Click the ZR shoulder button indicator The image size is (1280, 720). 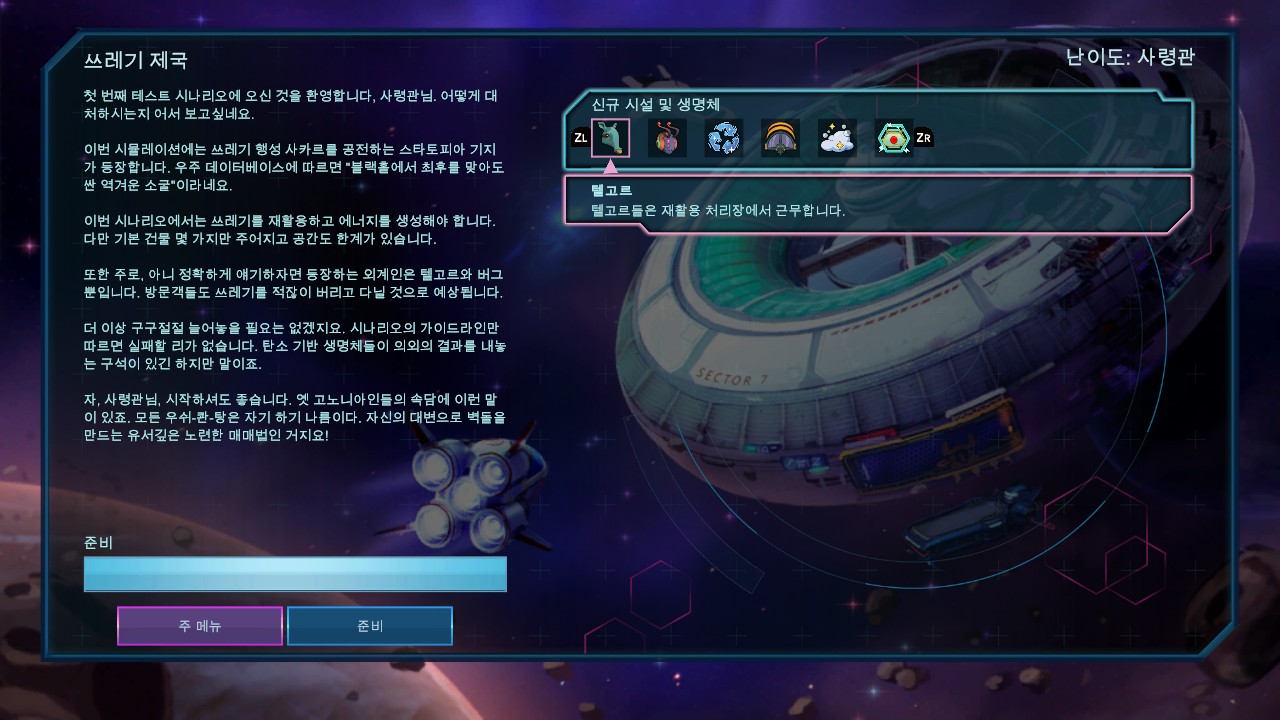point(922,139)
